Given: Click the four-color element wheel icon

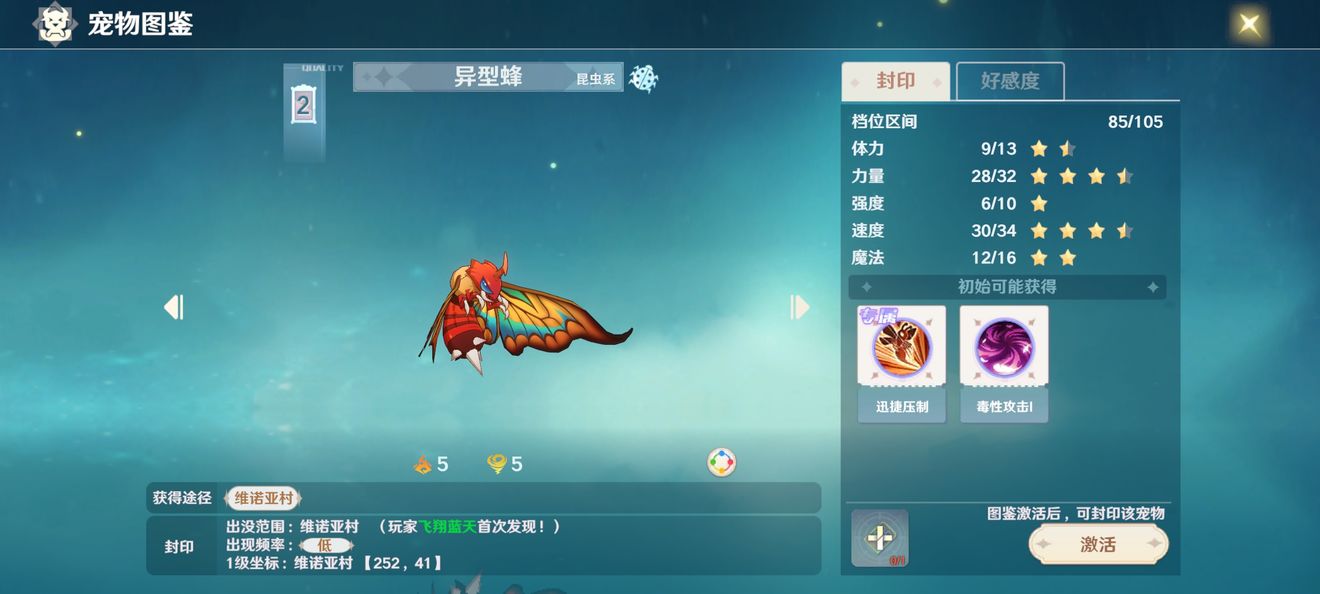Looking at the screenshot, I should tap(721, 462).
